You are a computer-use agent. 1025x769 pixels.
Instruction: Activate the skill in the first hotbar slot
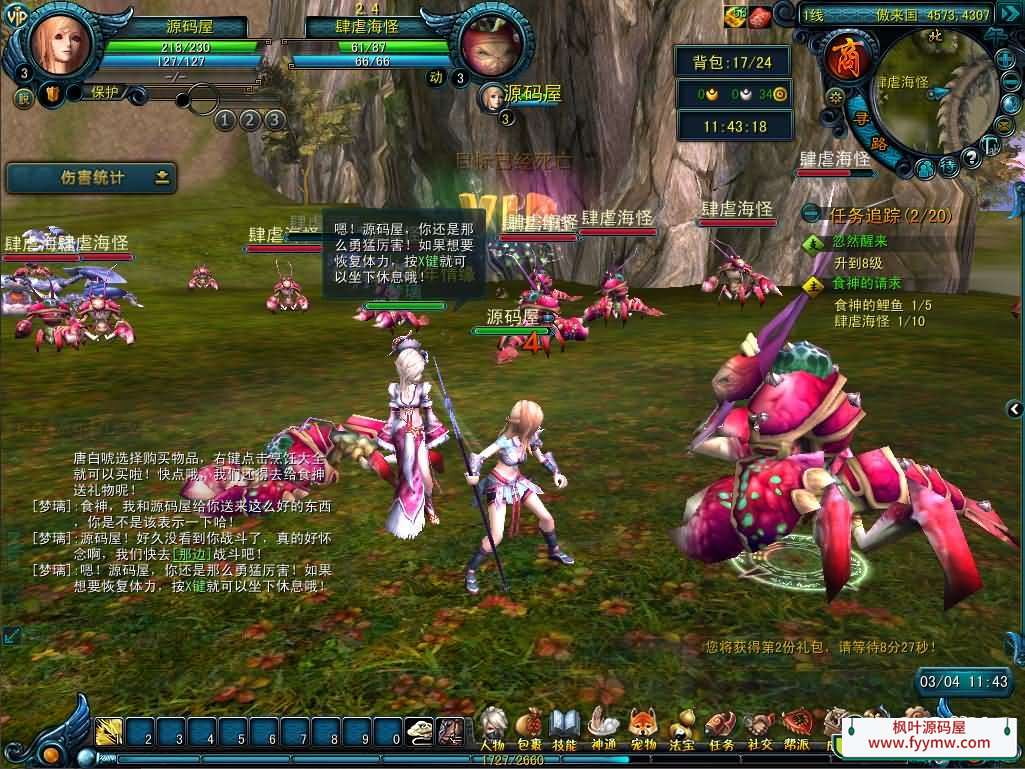109,733
